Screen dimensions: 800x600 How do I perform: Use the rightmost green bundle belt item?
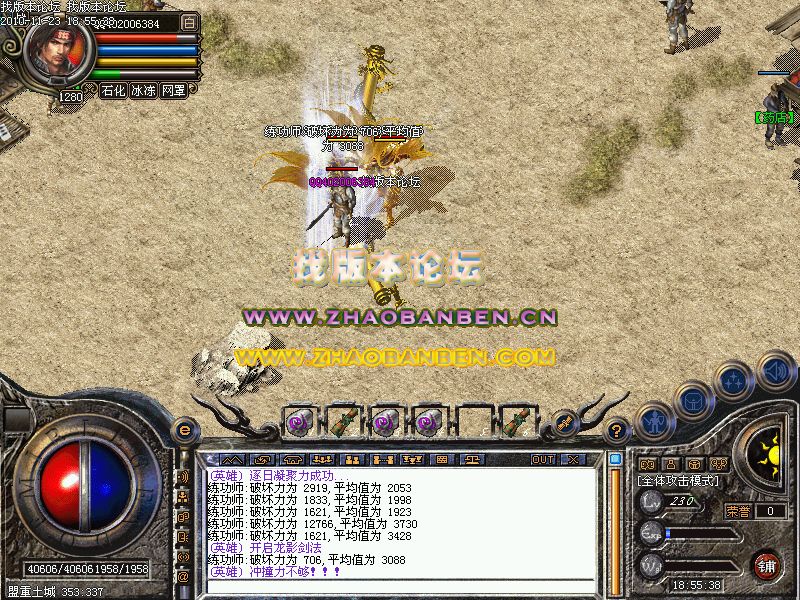[515, 422]
